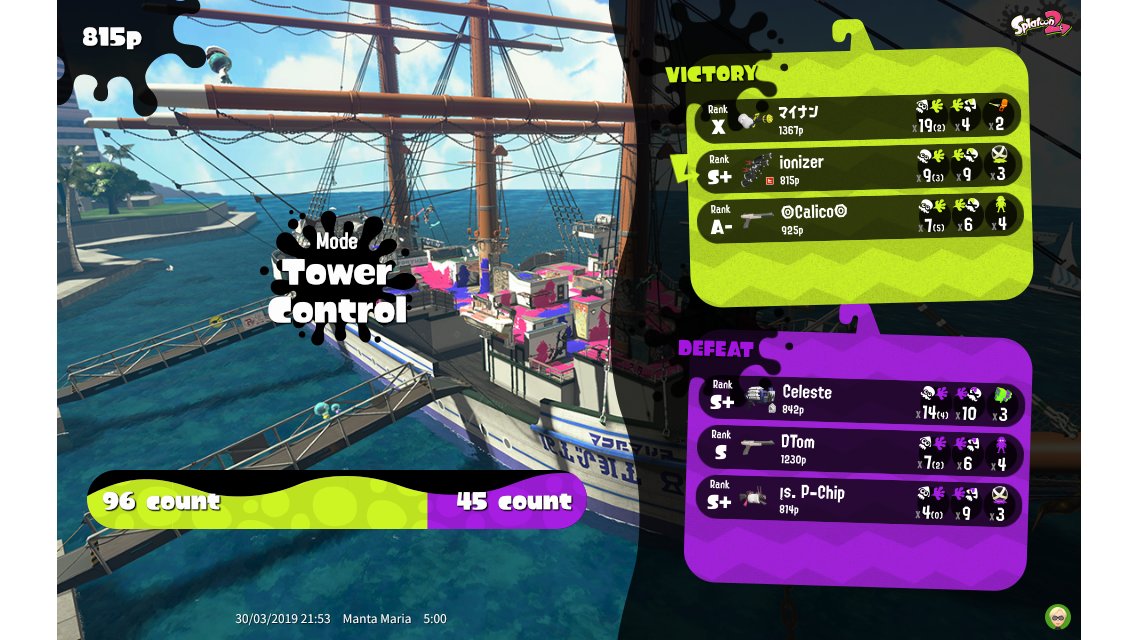This screenshot has height=640, width=1138.
Task: Choose the Is. P-Chip player row
Action: [x=860, y=498]
